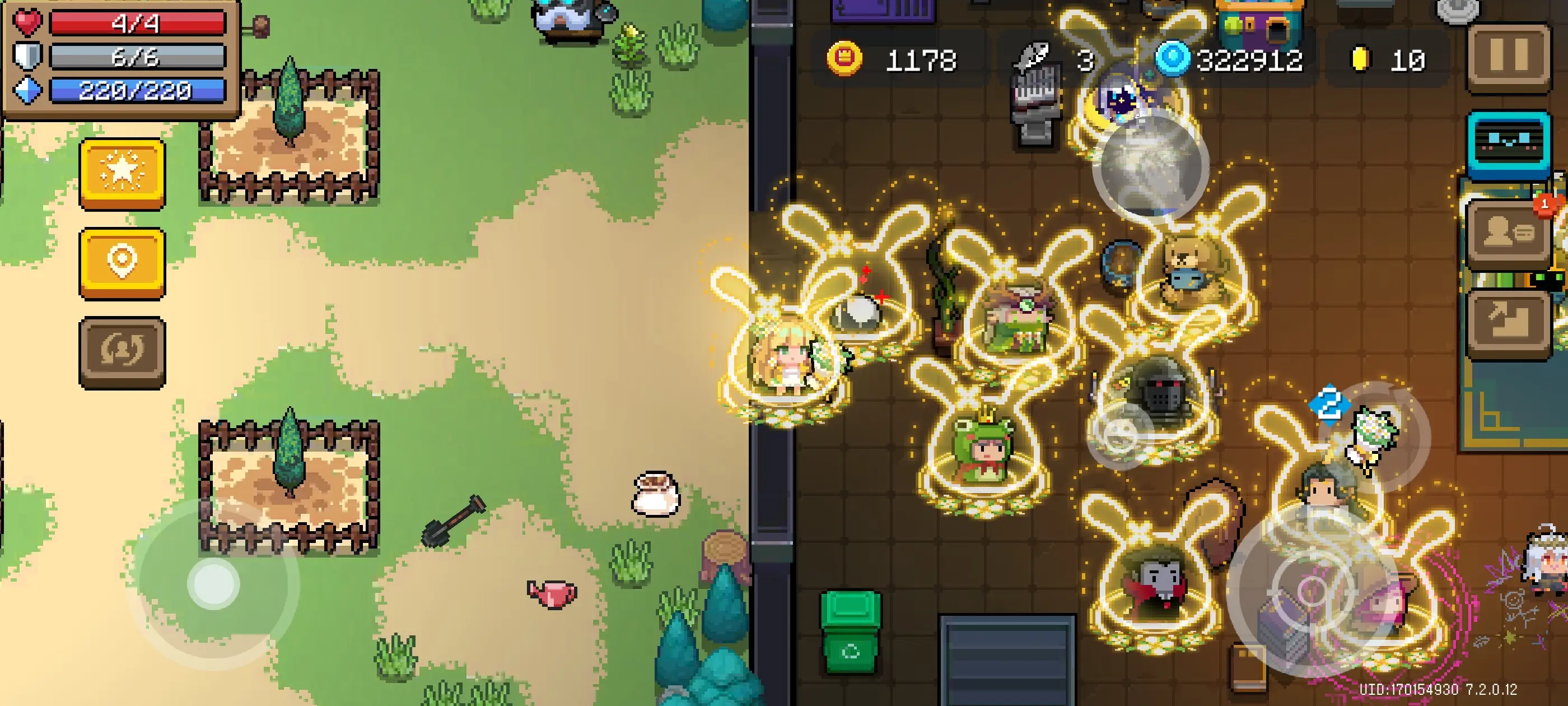Tap the virtual joystick thumb pad
Screen dimensions: 1568x706
point(213,583)
